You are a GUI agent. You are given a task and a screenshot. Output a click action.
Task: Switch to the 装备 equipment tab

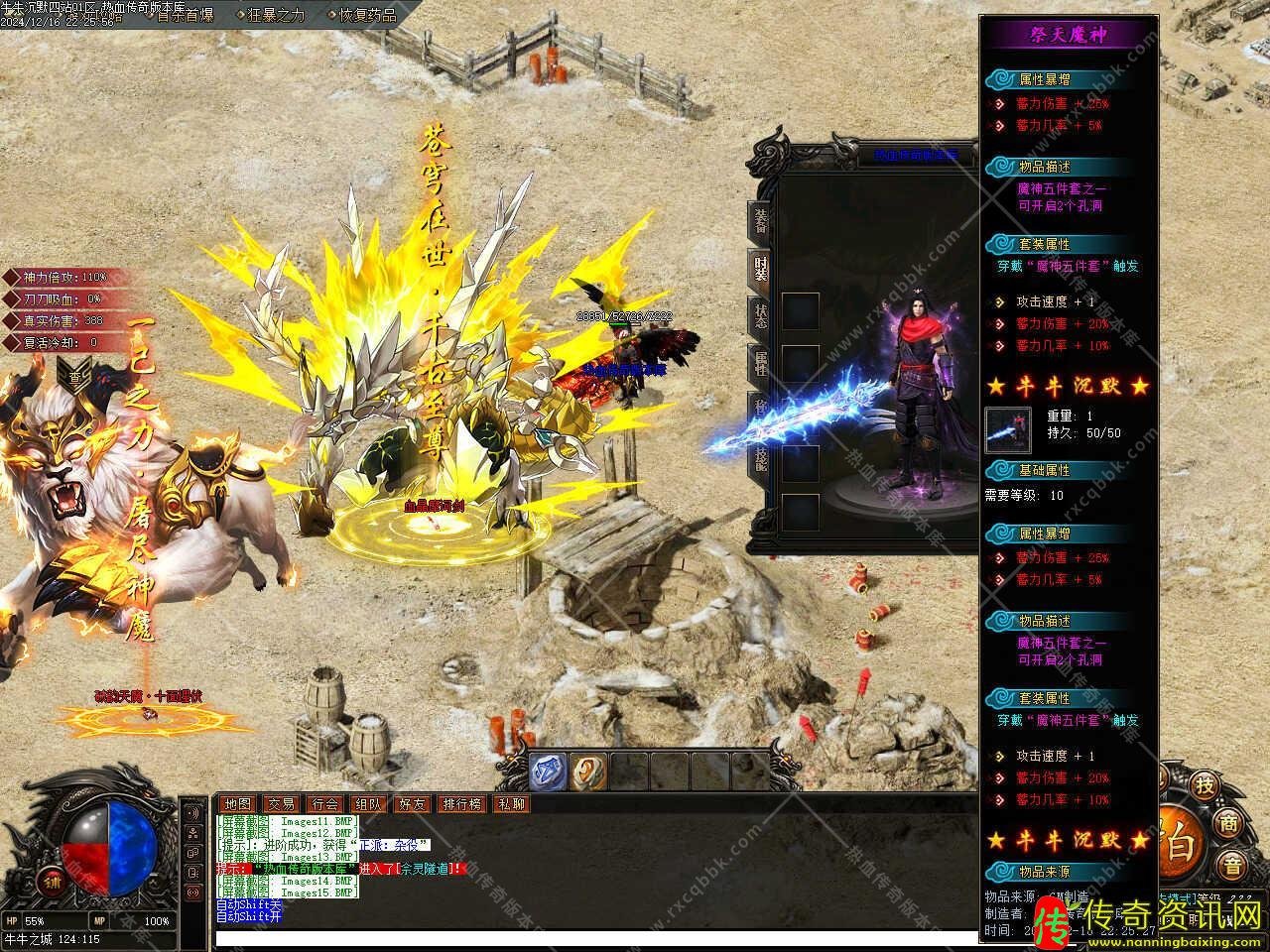(x=761, y=220)
